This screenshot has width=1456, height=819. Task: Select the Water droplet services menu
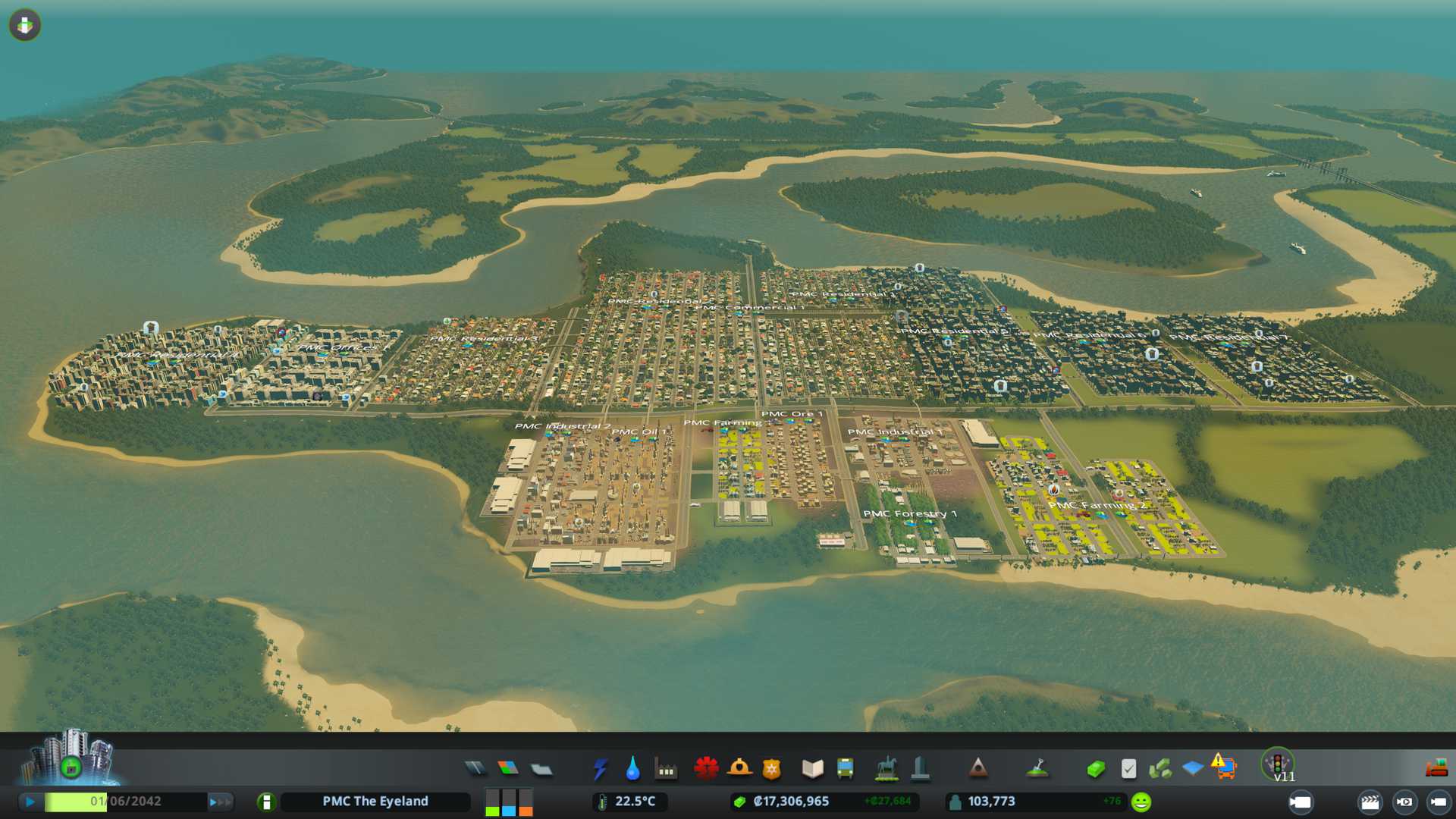[x=632, y=769]
